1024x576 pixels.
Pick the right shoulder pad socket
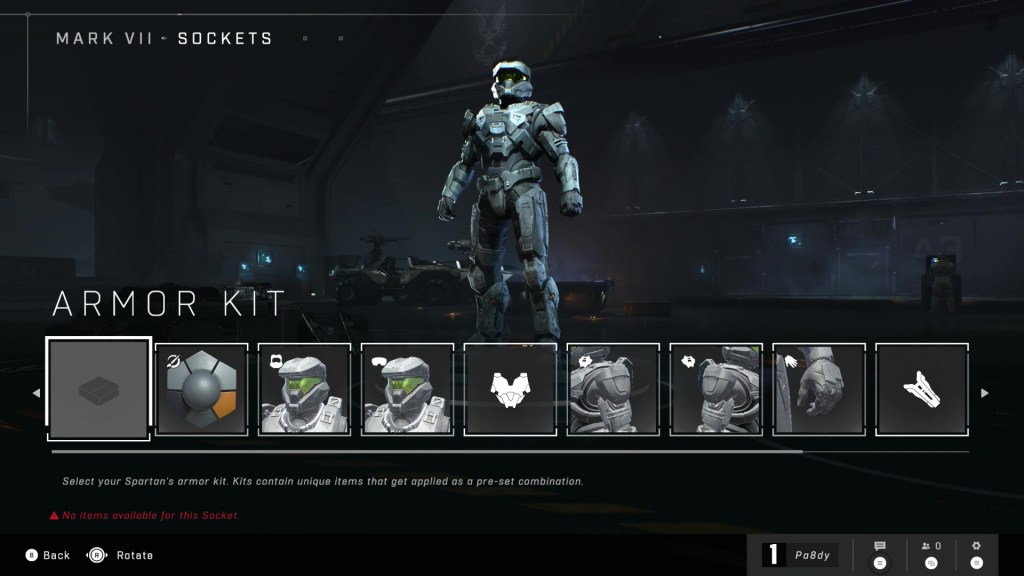click(x=716, y=389)
